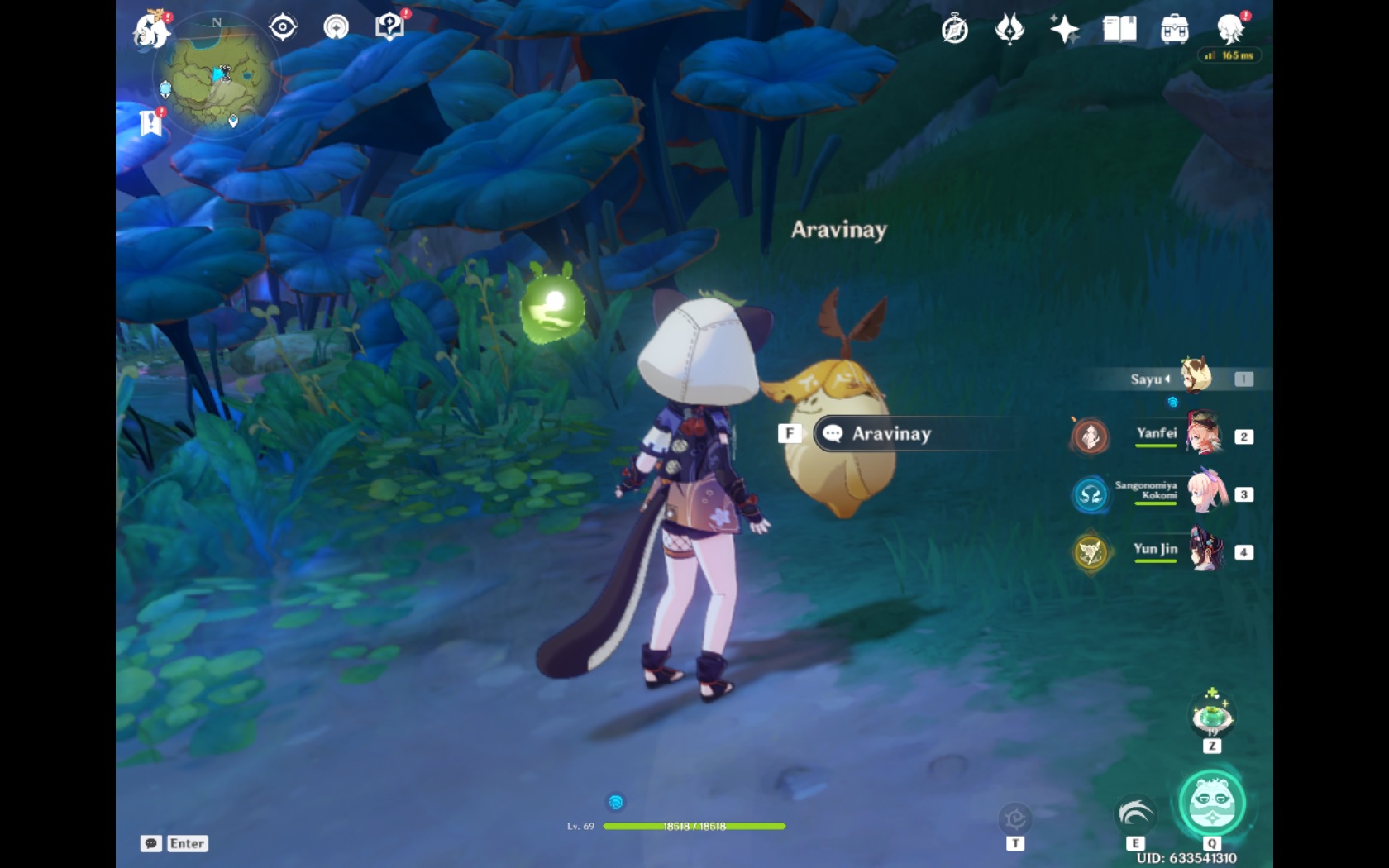Click the real-time notes timer icon
This screenshot has width=1389, height=868.
pos(955,29)
